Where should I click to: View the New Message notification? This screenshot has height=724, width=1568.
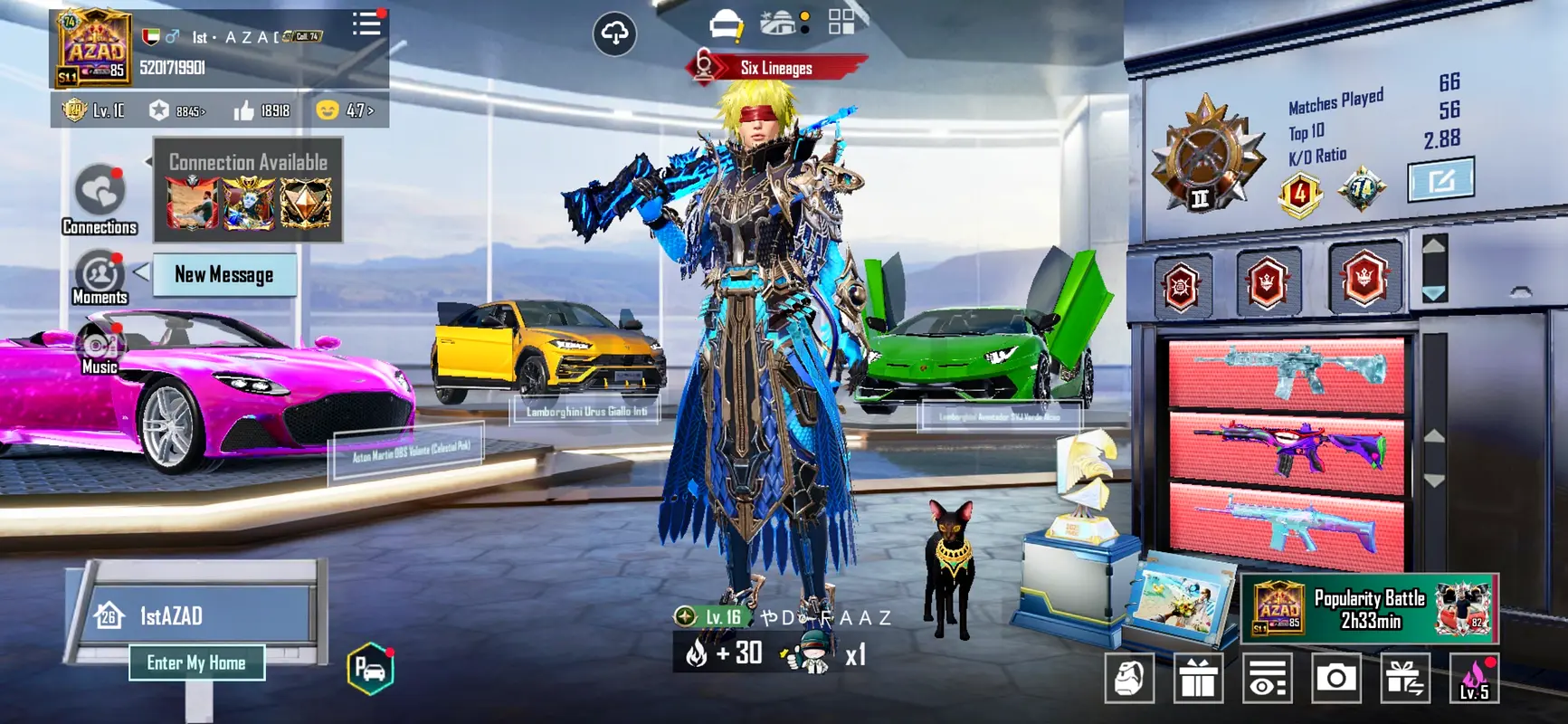point(224,275)
